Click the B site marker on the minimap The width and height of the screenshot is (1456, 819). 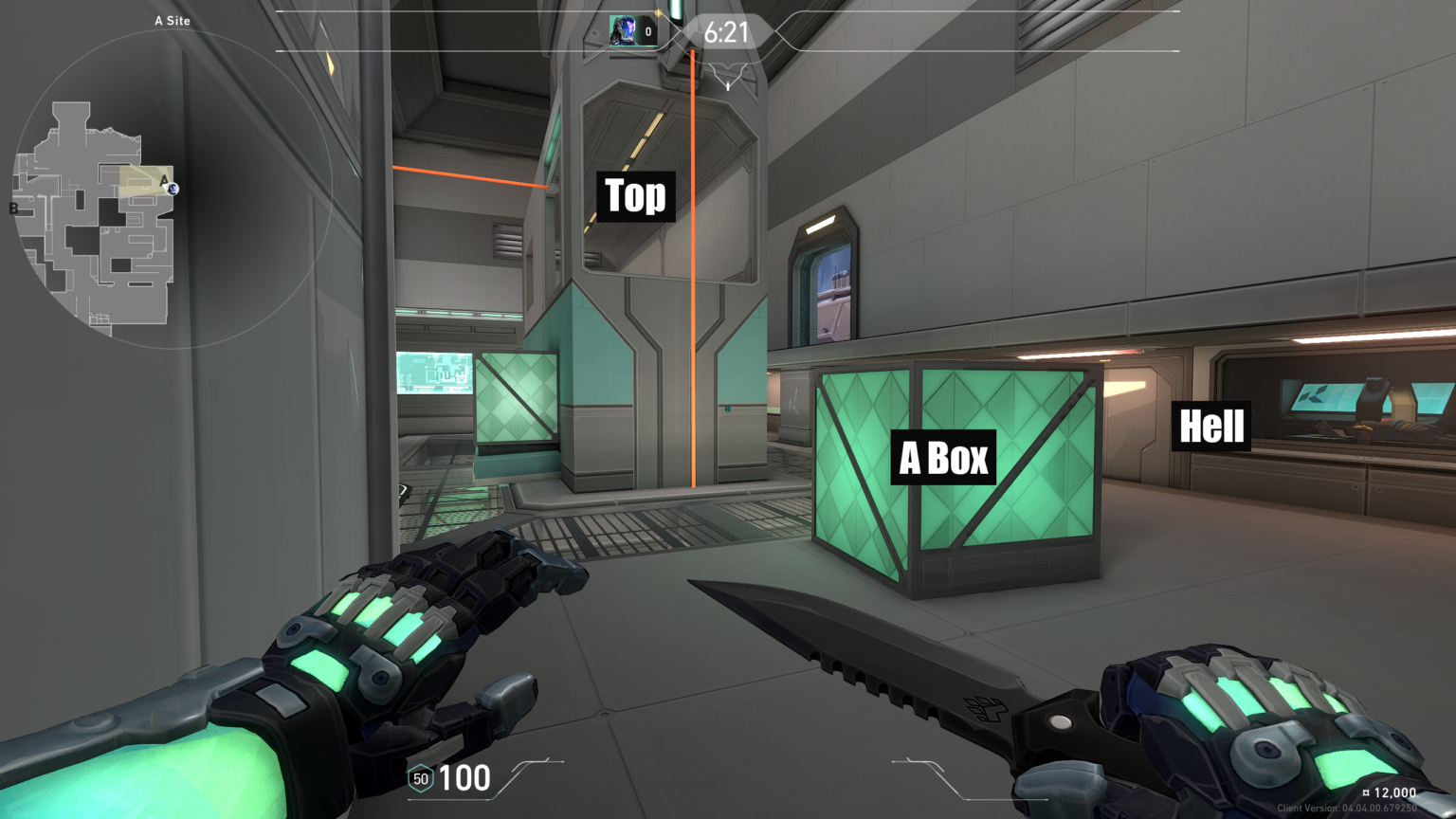click(12, 209)
